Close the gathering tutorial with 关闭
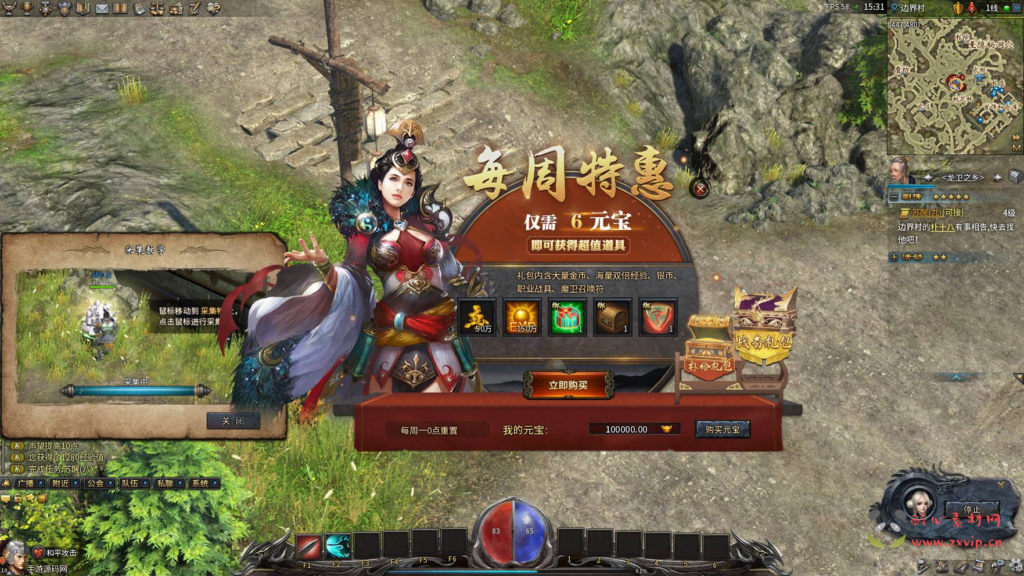The height and width of the screenshot is (576, 1024). pyautogui.click(x=233, y=421)
